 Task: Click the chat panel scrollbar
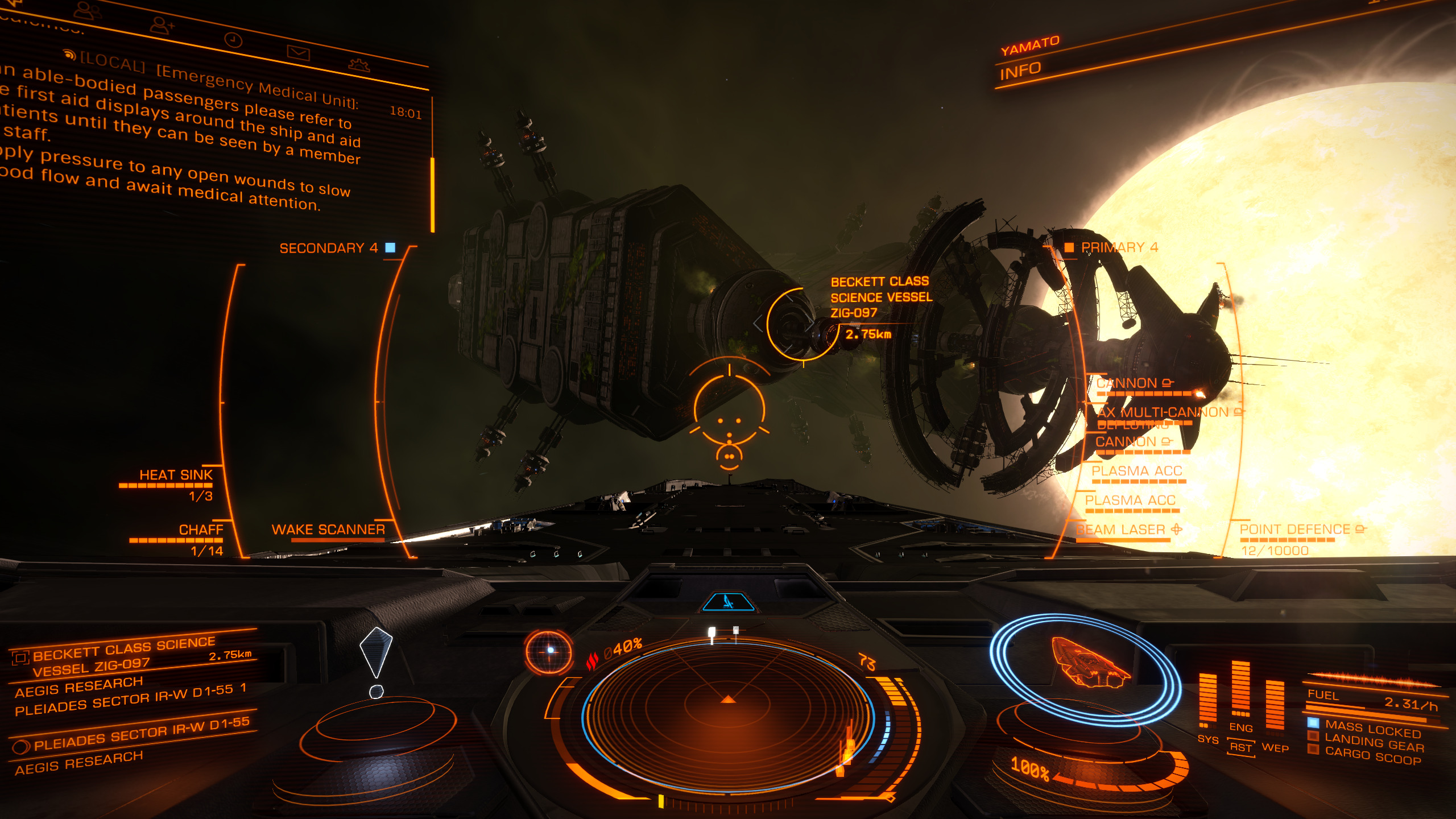[x=433, y=193]
